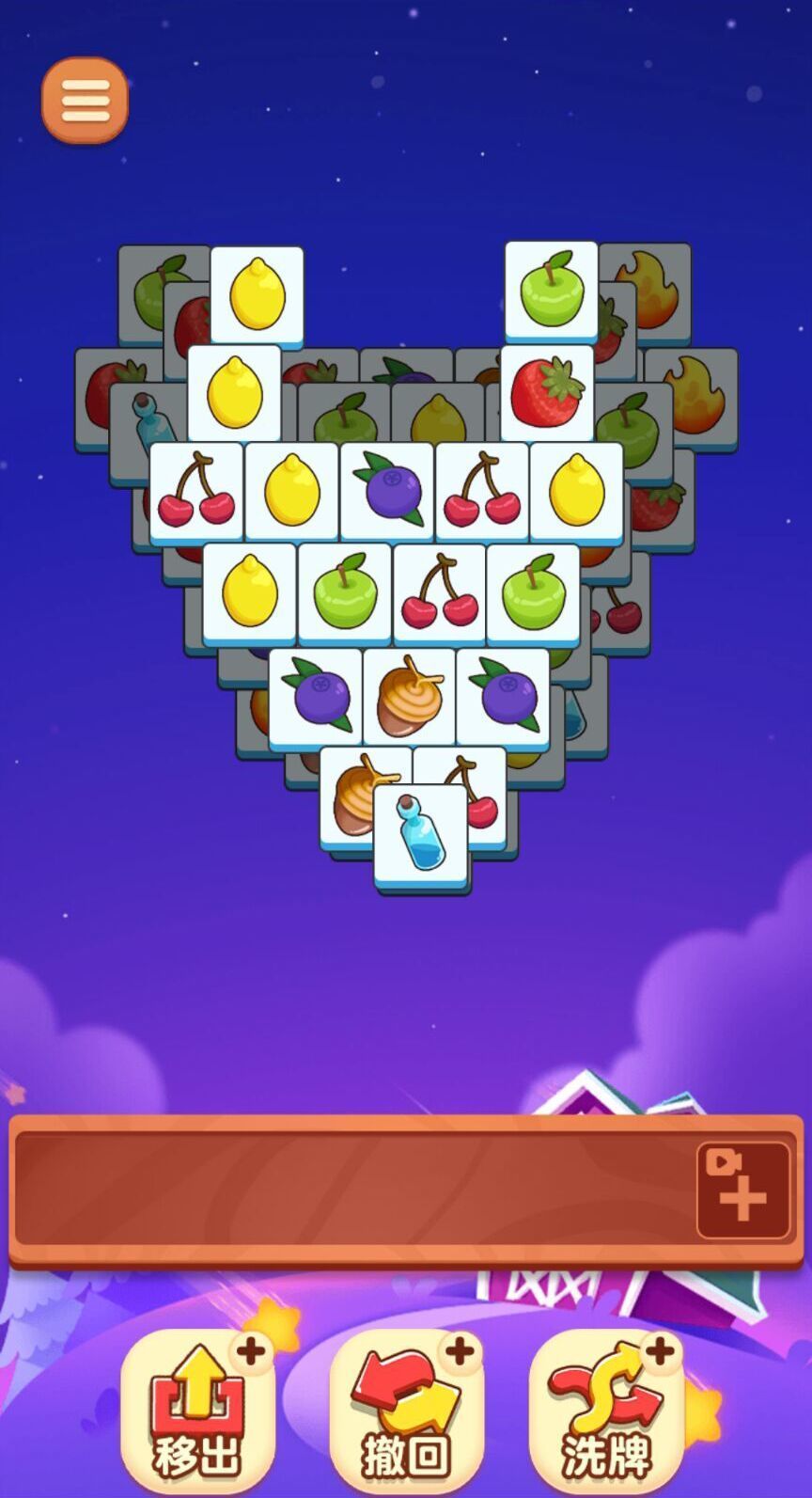This screenshot has width=812, height=1498.
Task: Select the blue bottle tile
Action: pos(422,834)
